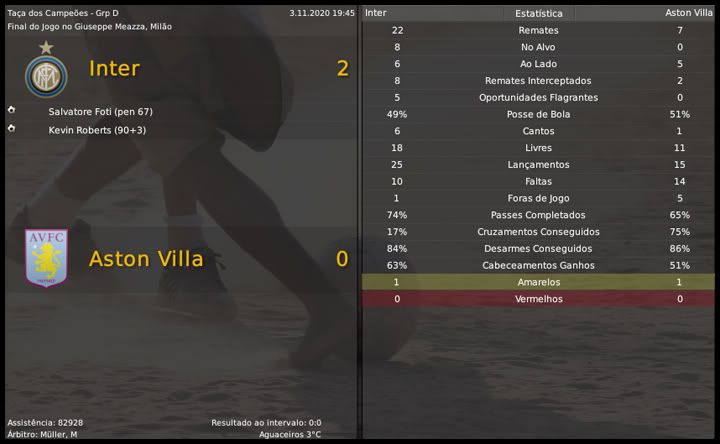Select scorer Salvatore Foti
Viewport: 720px width, 444px height.
[x=99, y=111]
